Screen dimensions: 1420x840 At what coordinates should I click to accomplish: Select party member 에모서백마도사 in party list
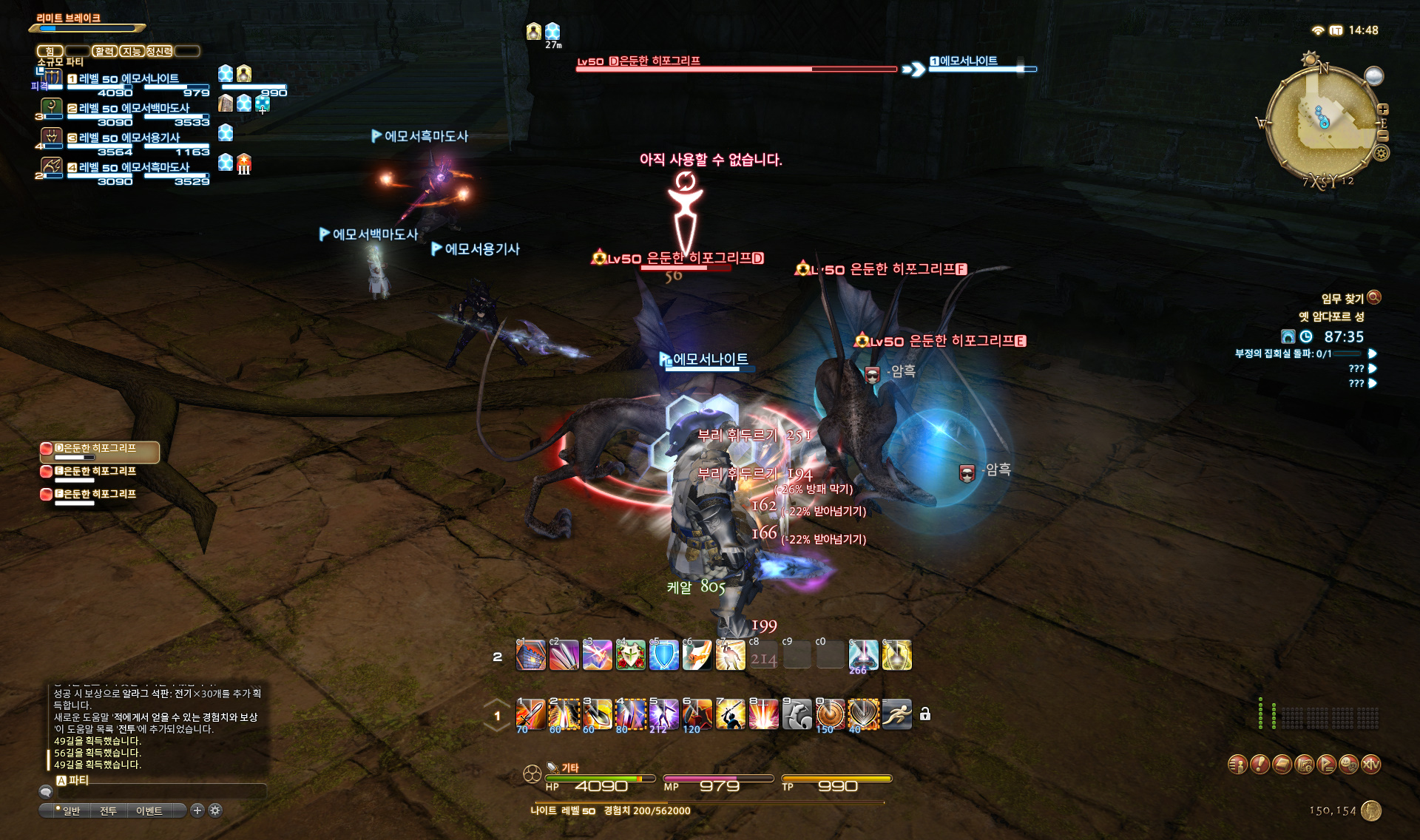click(x=133, y=109)
